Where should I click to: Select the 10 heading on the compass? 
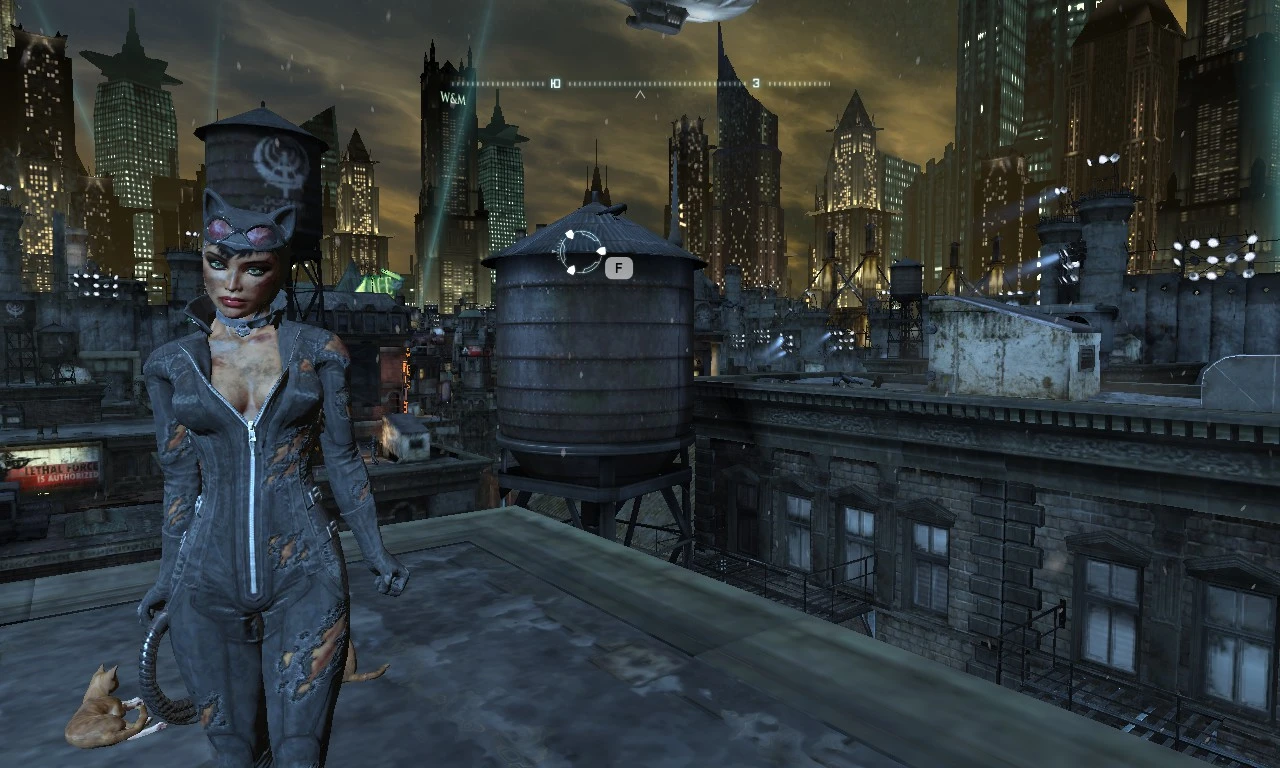point(556,84)
